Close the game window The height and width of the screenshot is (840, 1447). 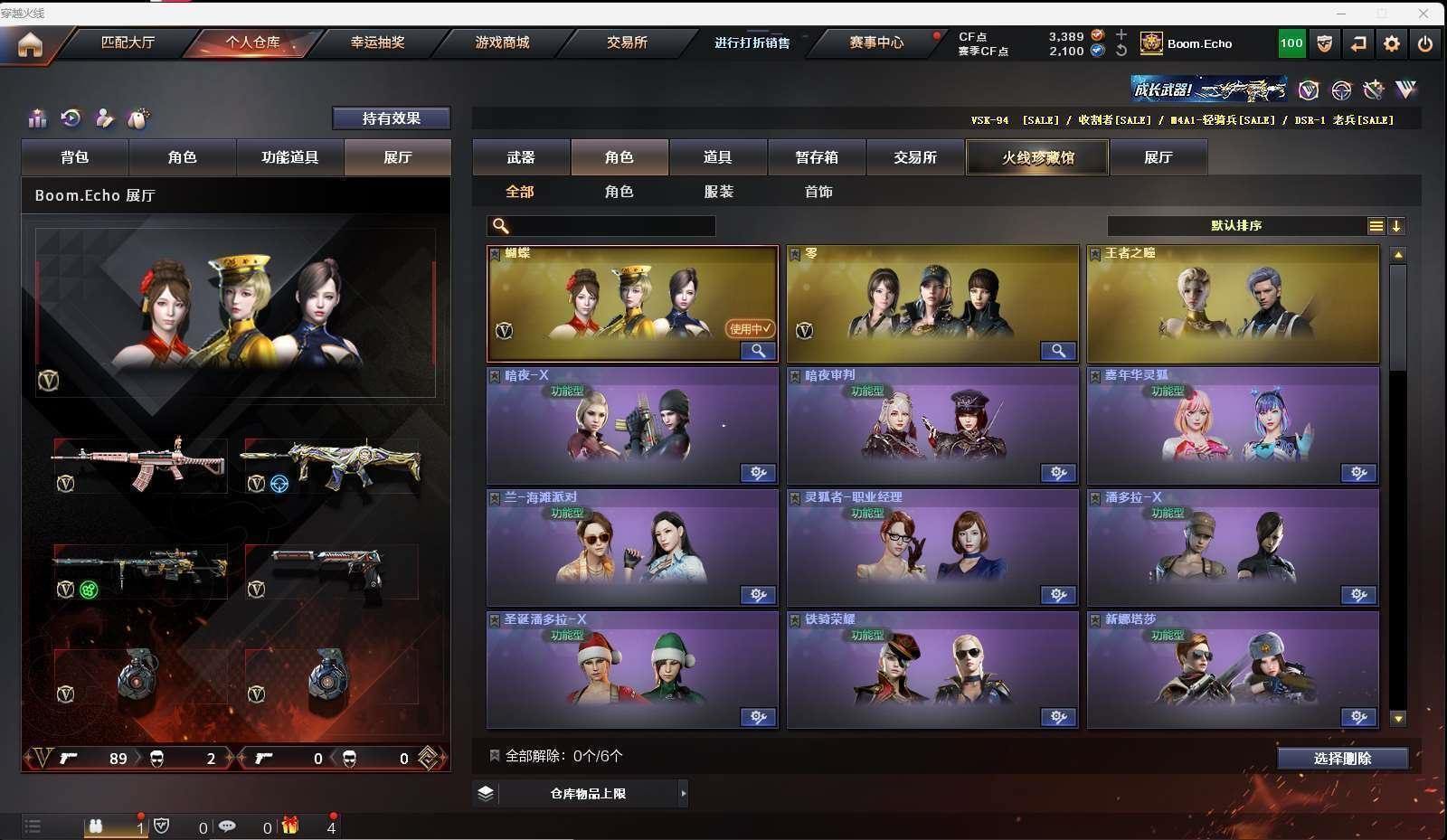1423,14
